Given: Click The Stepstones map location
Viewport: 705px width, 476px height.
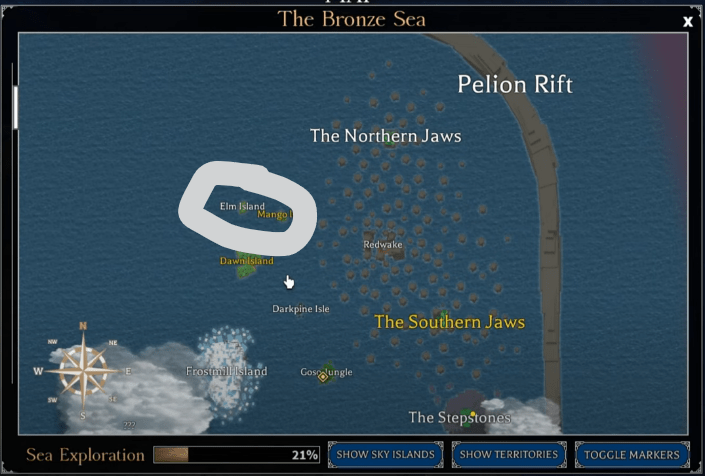Looking at the screenshot, I should [460, 417].
